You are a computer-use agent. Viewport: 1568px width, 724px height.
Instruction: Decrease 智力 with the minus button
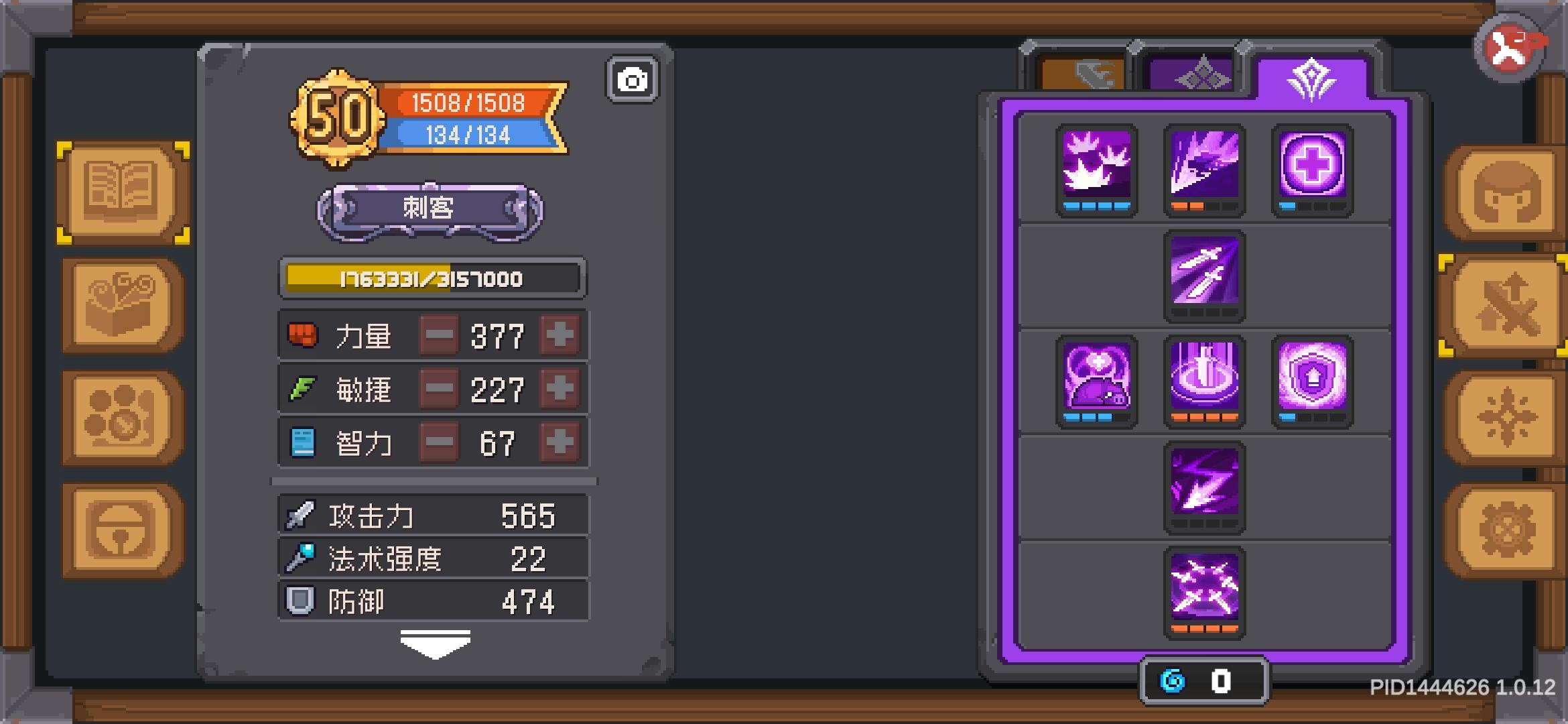439,442
